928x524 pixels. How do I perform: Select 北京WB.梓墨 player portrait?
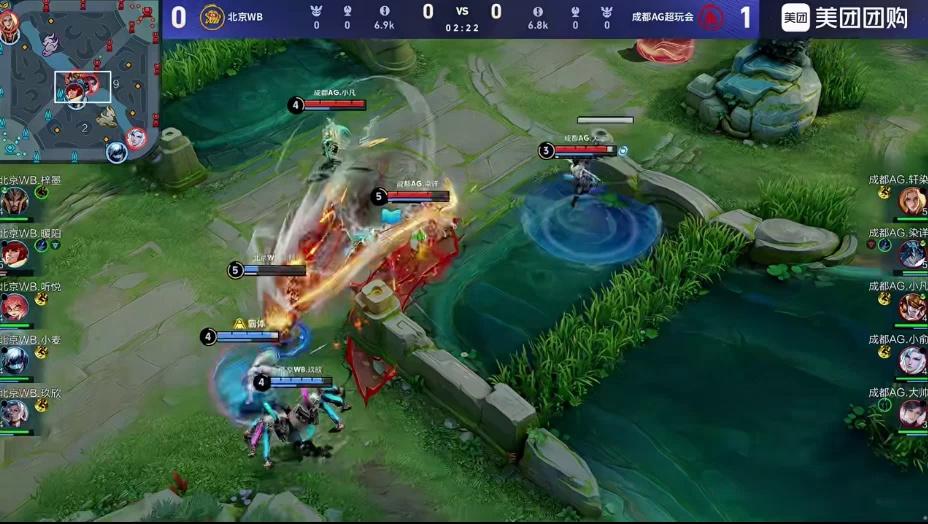tap(15, 201)
